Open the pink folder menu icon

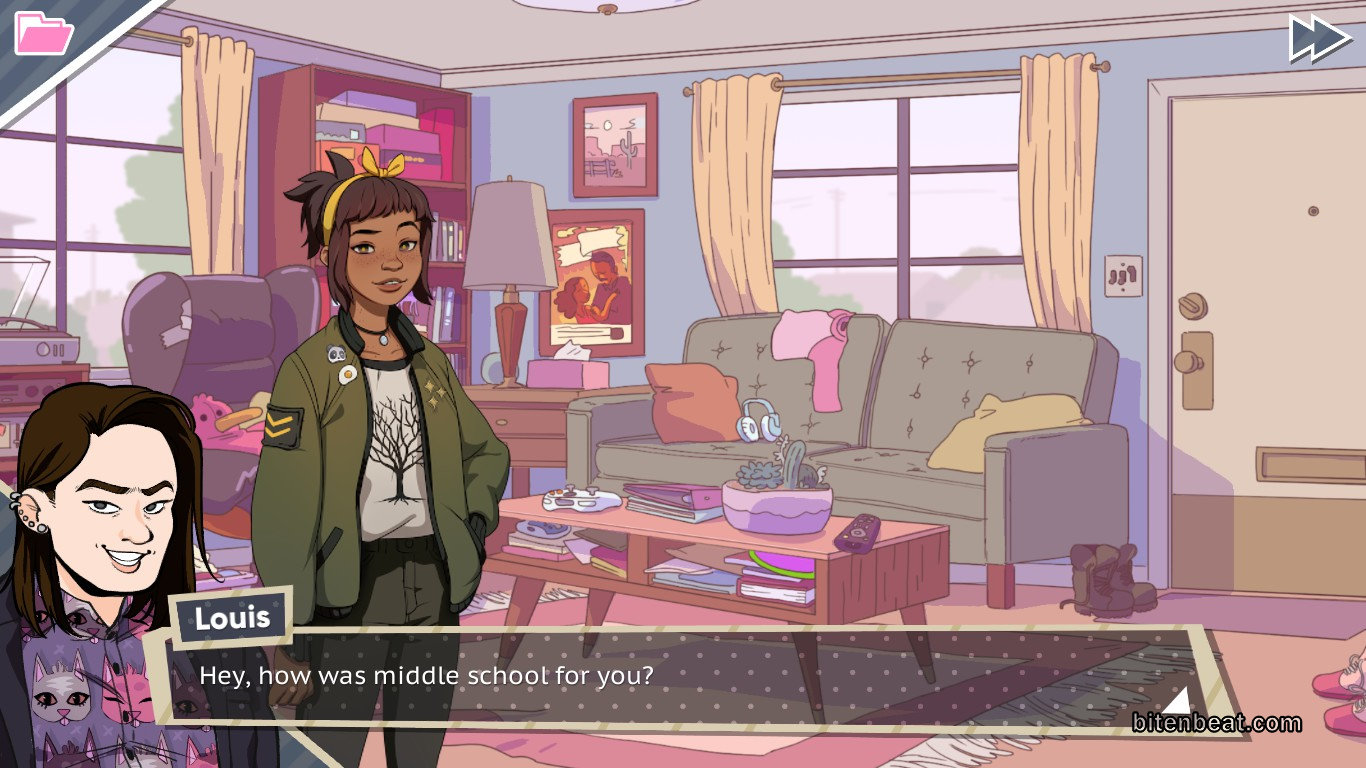43,33
